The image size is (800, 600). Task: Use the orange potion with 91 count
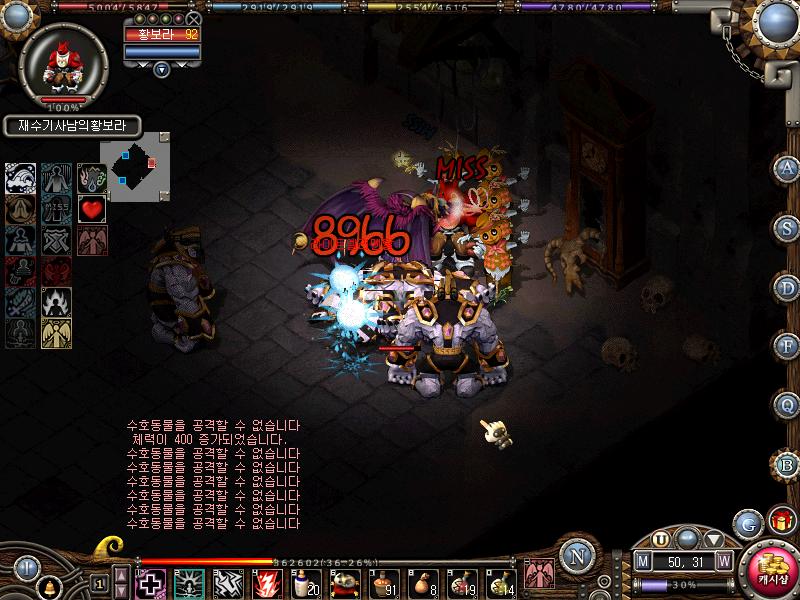(383, 582)
